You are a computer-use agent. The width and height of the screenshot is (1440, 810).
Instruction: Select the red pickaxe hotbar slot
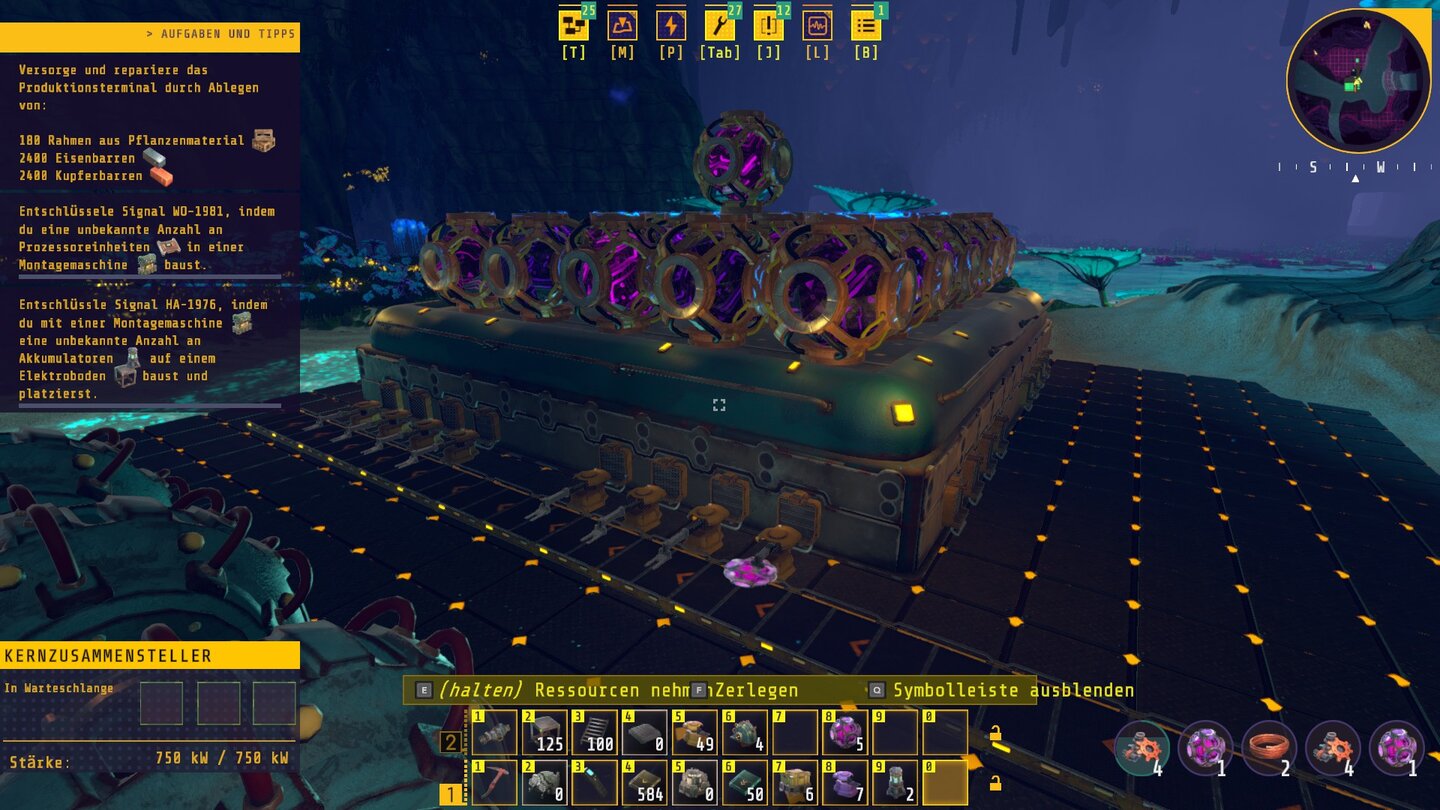click(x=494, y=782)
